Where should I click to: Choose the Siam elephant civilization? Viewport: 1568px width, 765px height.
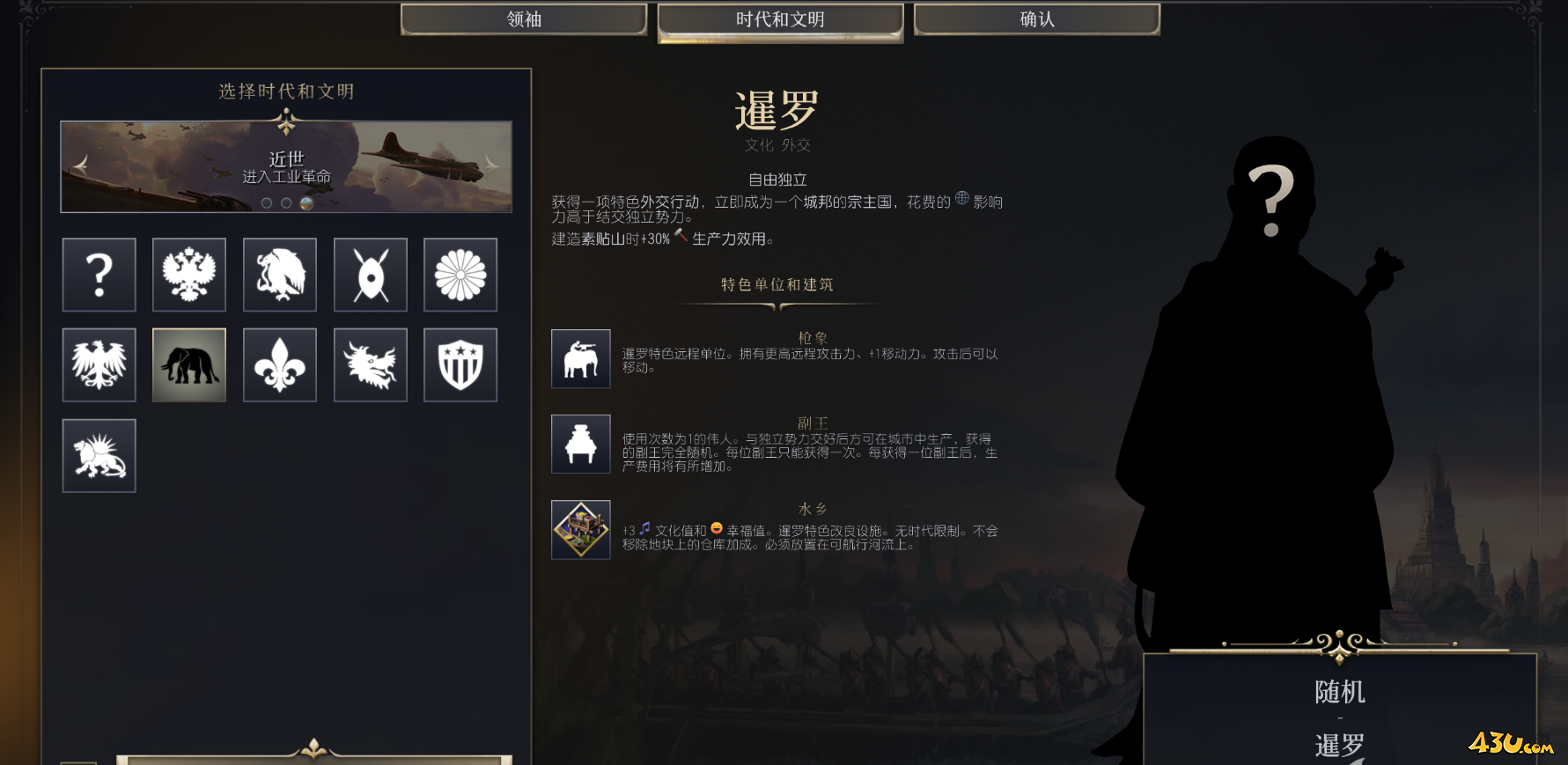pos(189,365)
